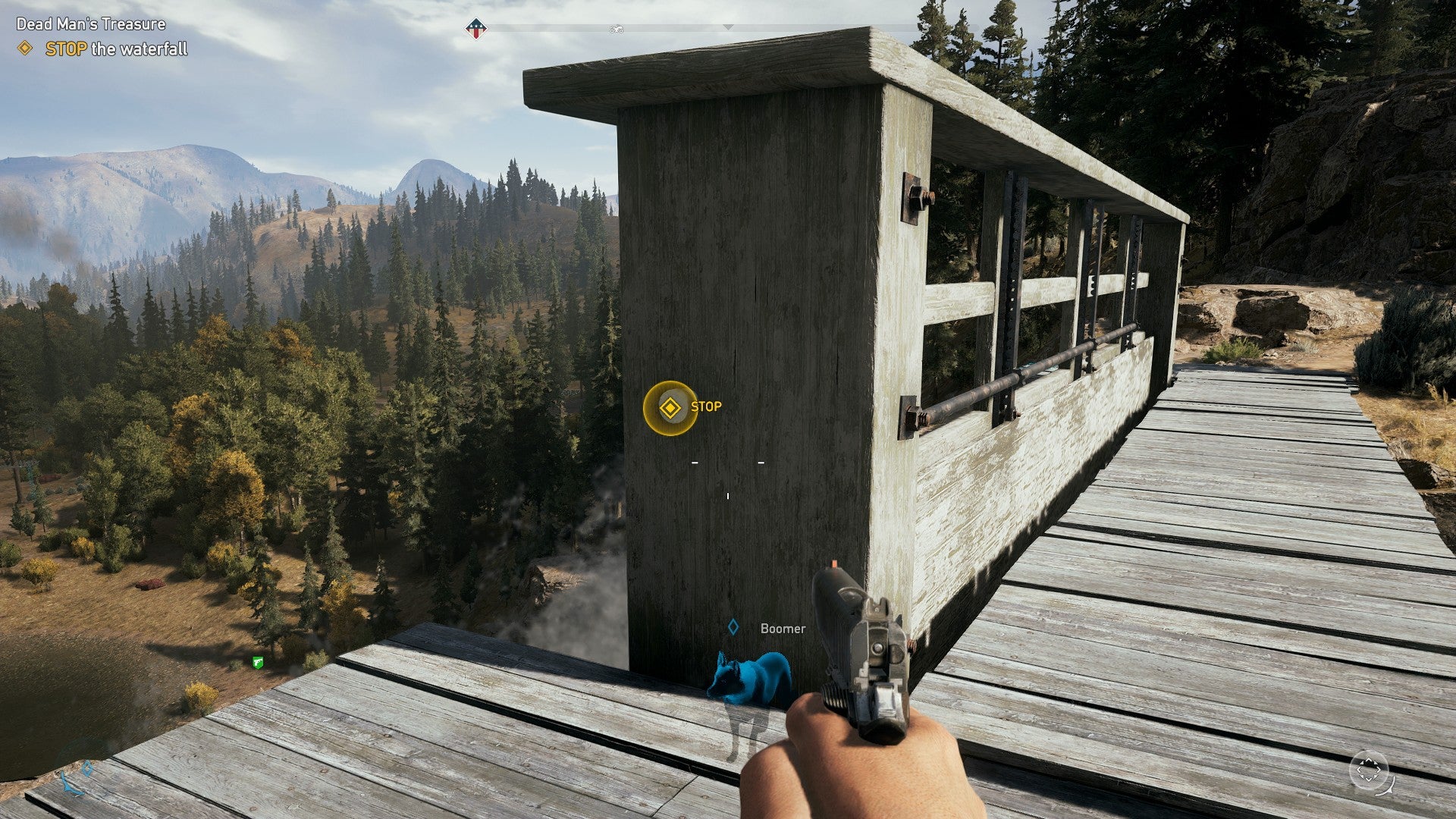This screenshot has height=819, width=1456.
Task: Click the left arrow inside the movement pad
Action: coord(1358,770)
